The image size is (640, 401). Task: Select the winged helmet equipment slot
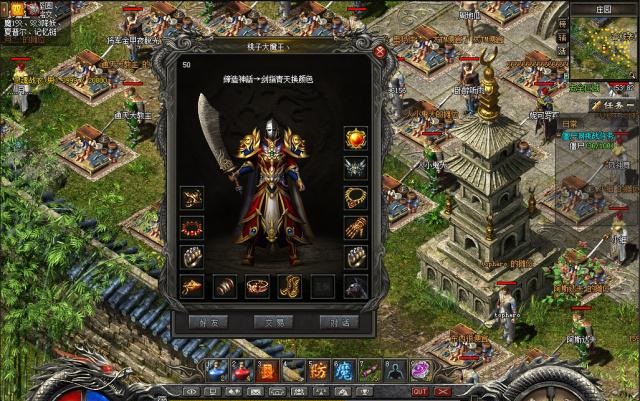(x=356, y=166)
